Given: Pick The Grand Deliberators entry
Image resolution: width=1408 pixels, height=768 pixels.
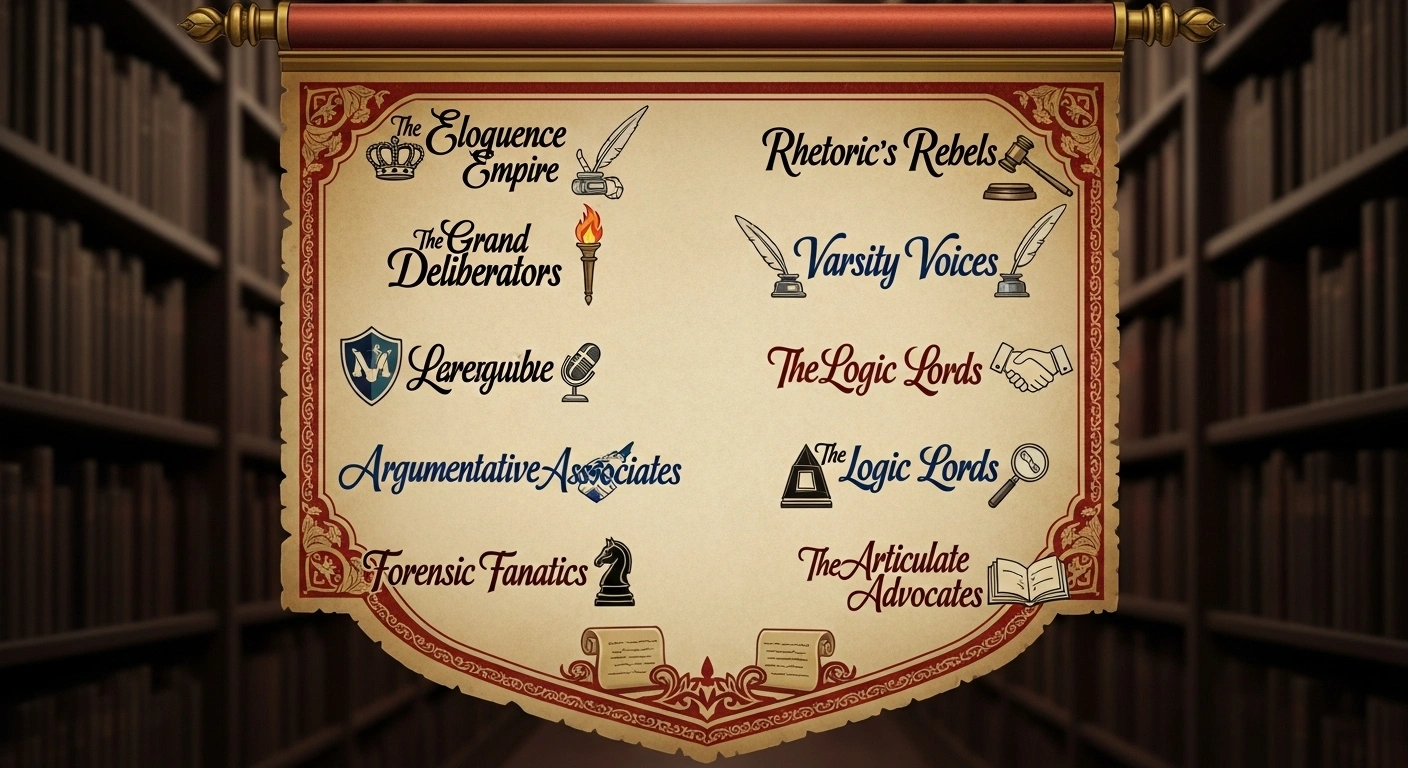Looking at the screenshot, I should point(475,256).
